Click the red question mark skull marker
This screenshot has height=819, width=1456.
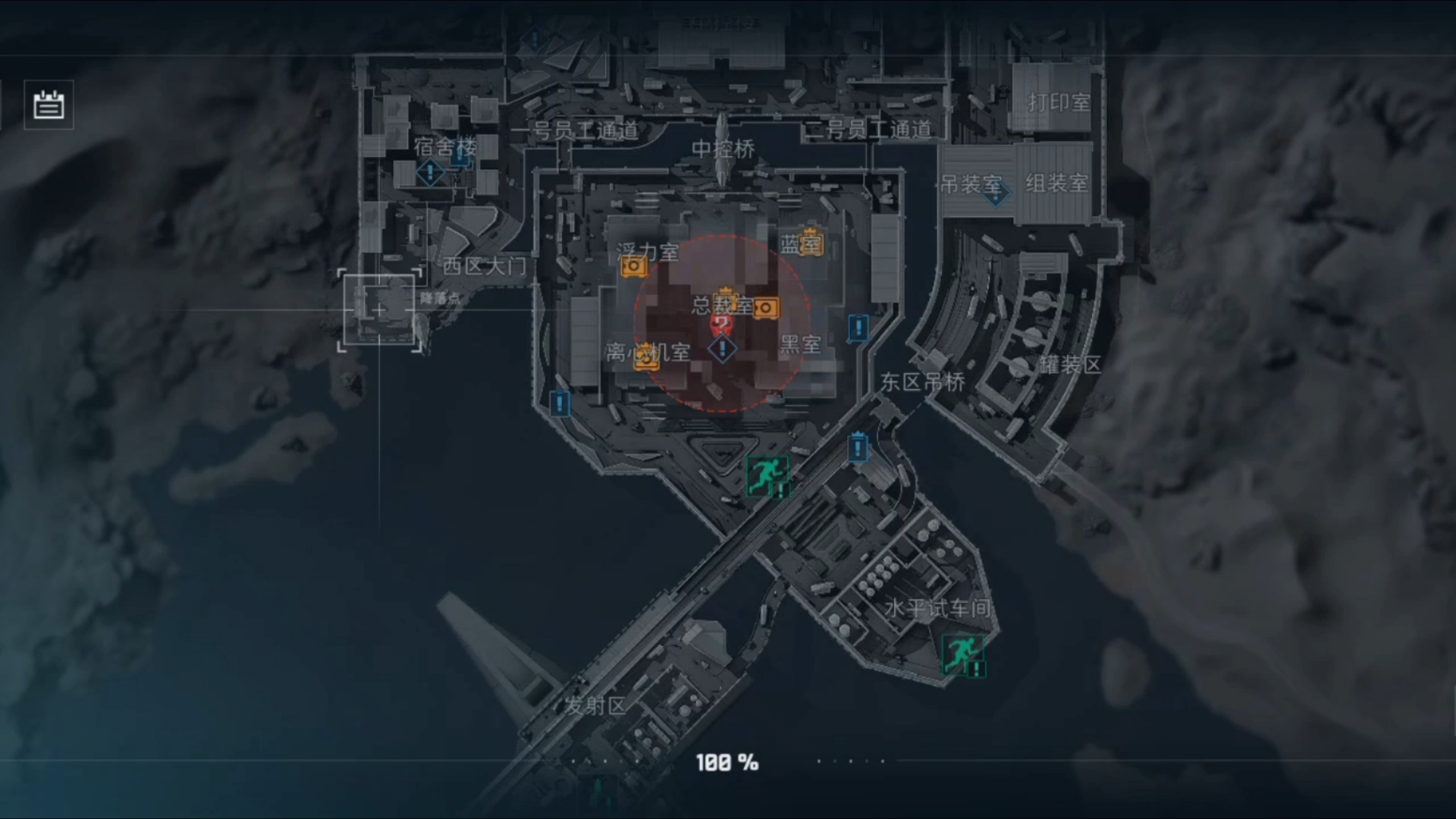(721, 326)
